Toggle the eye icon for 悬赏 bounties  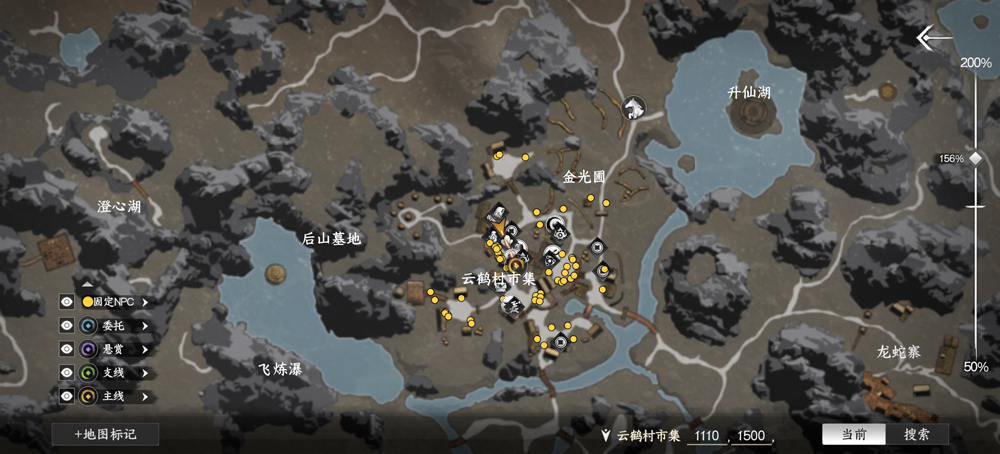tap(67, 349)
